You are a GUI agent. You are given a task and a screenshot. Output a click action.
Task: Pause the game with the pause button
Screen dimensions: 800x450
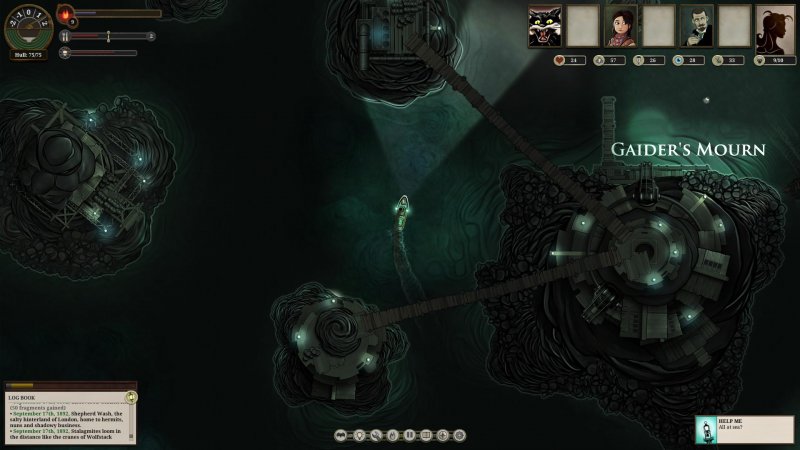point(409,435)
